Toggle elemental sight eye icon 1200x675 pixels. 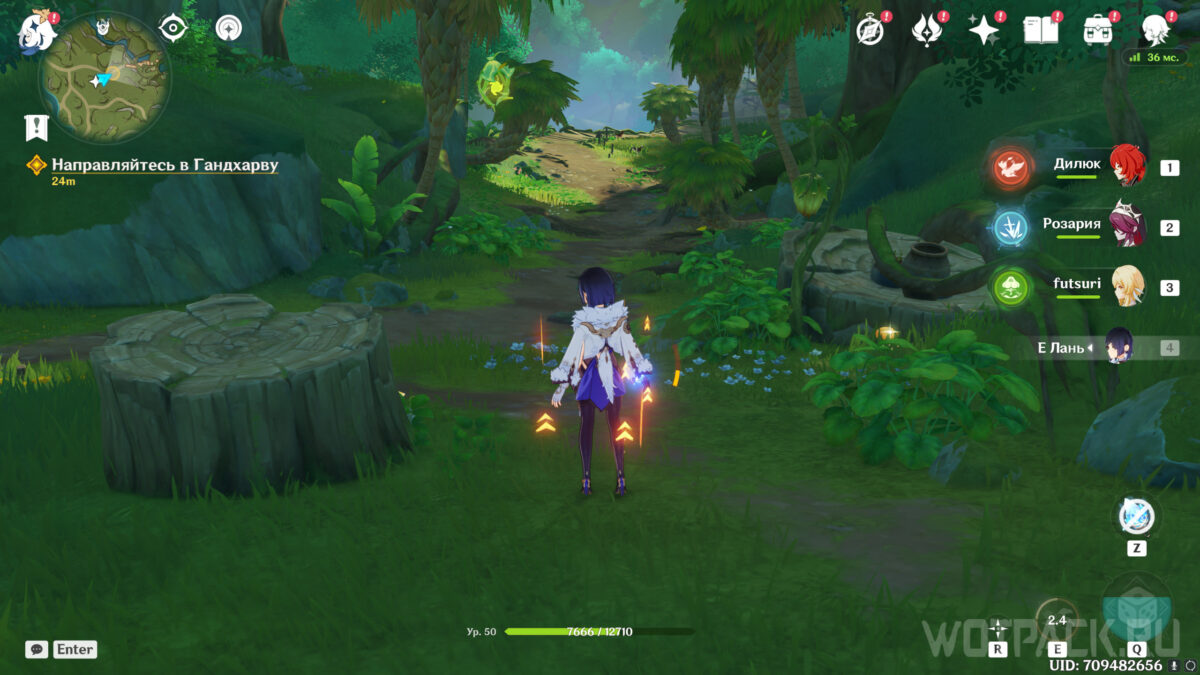click(174, 29)
